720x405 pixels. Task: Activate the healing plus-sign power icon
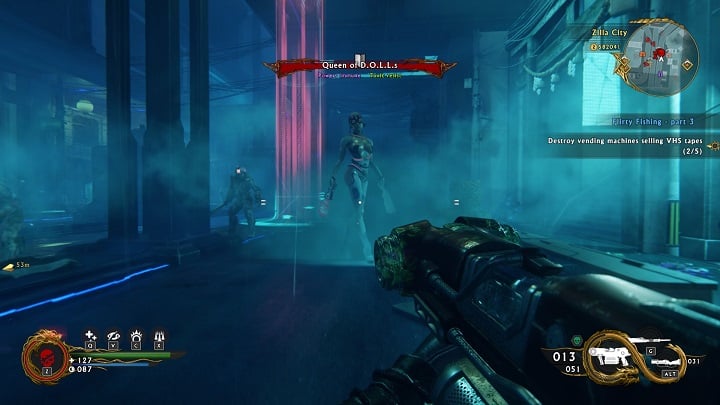(x=89, y=335)
